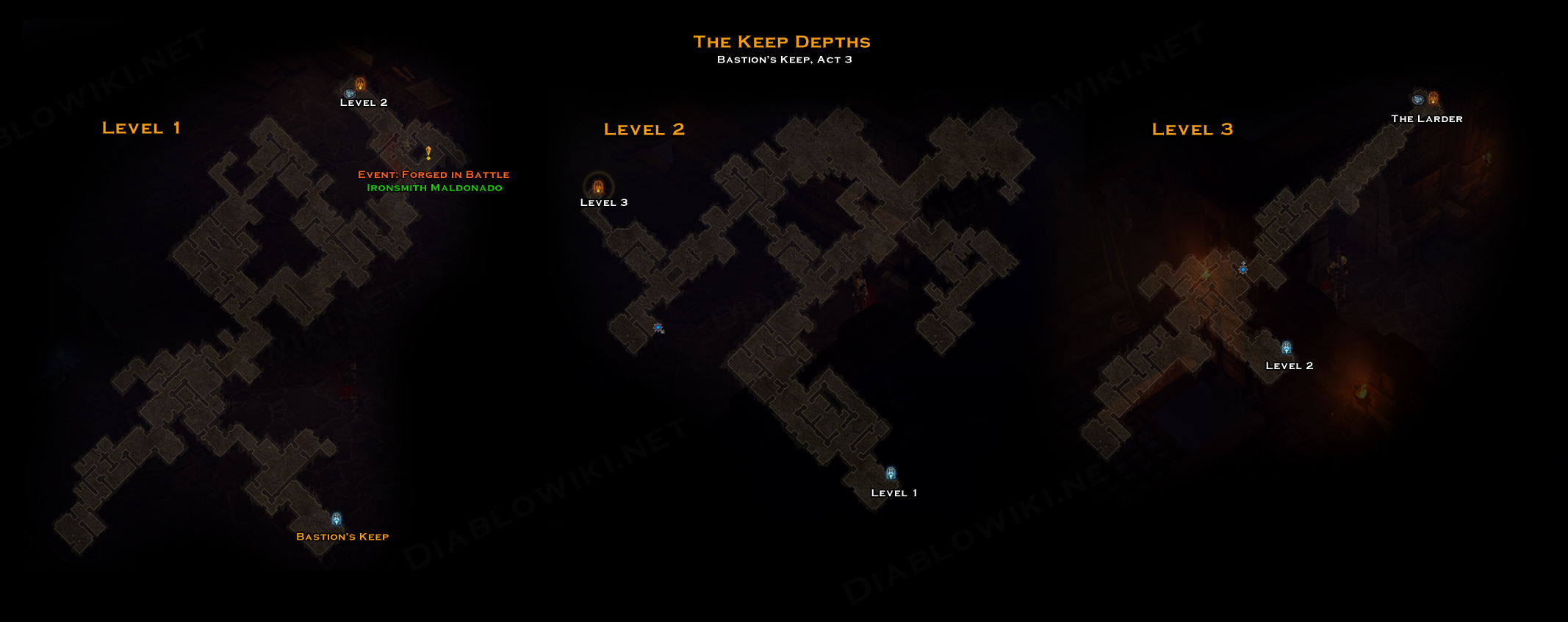Click blue Level 2 exit marker on Level 3 map
Viewport: 1568px width, 622px height.
click(1287, 348)
